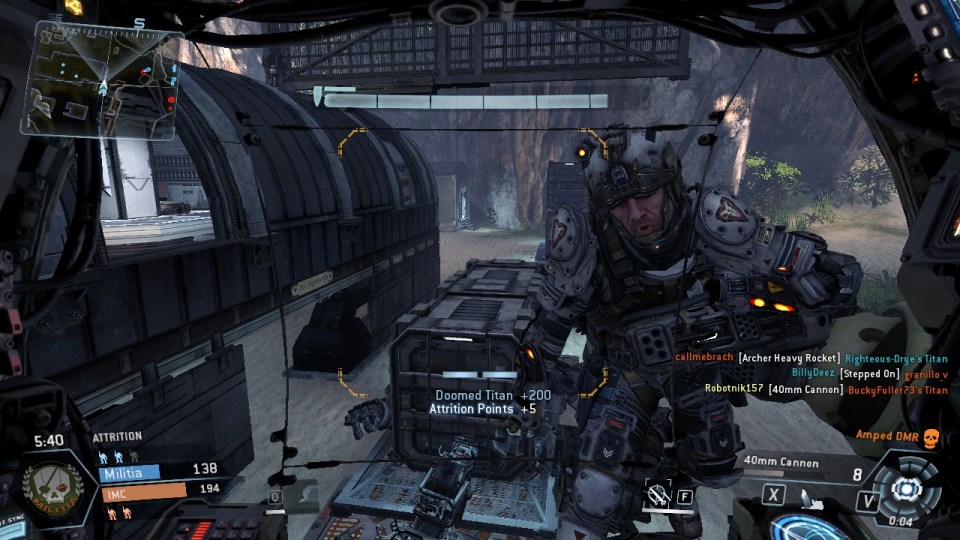The height and width of the screenshot is (540, 960).
Task: Activate the titan core ability dial
Action: 906,489
